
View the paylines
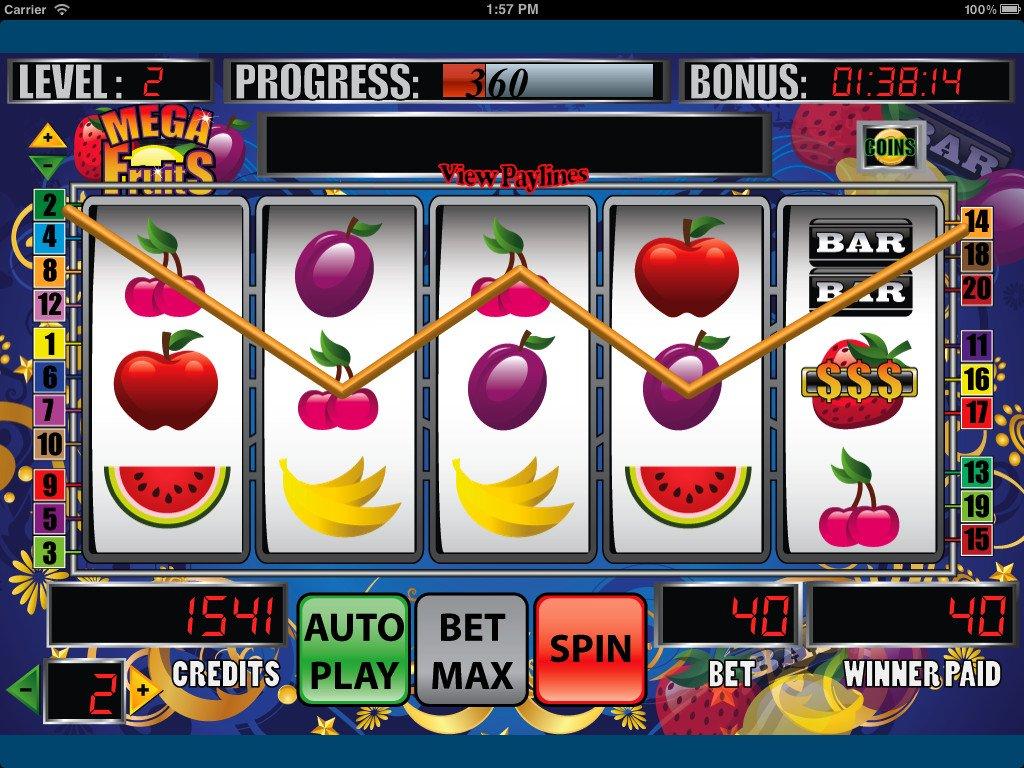[x=513, y=176]
